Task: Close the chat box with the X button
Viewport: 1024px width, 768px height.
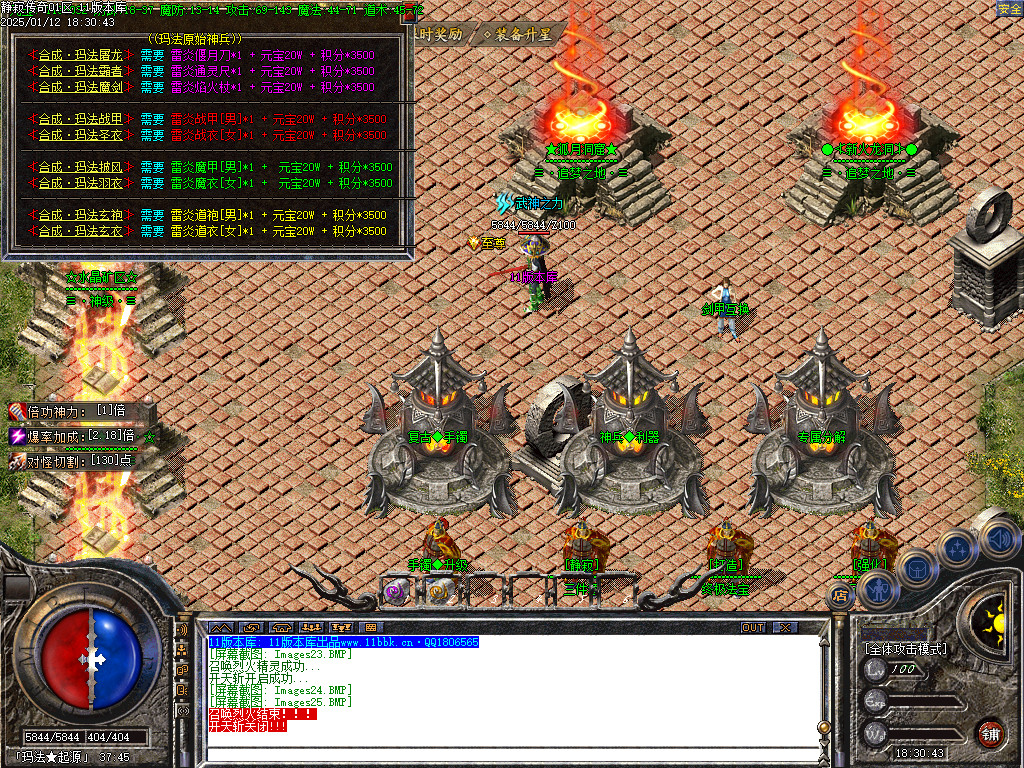Action: [x=786, y=628]
